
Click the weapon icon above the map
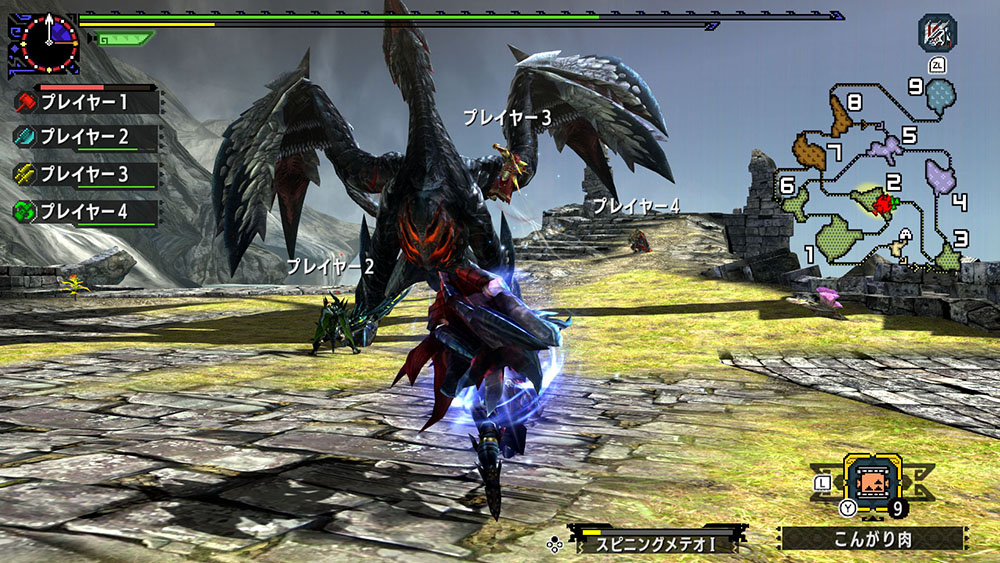[938, 32]
